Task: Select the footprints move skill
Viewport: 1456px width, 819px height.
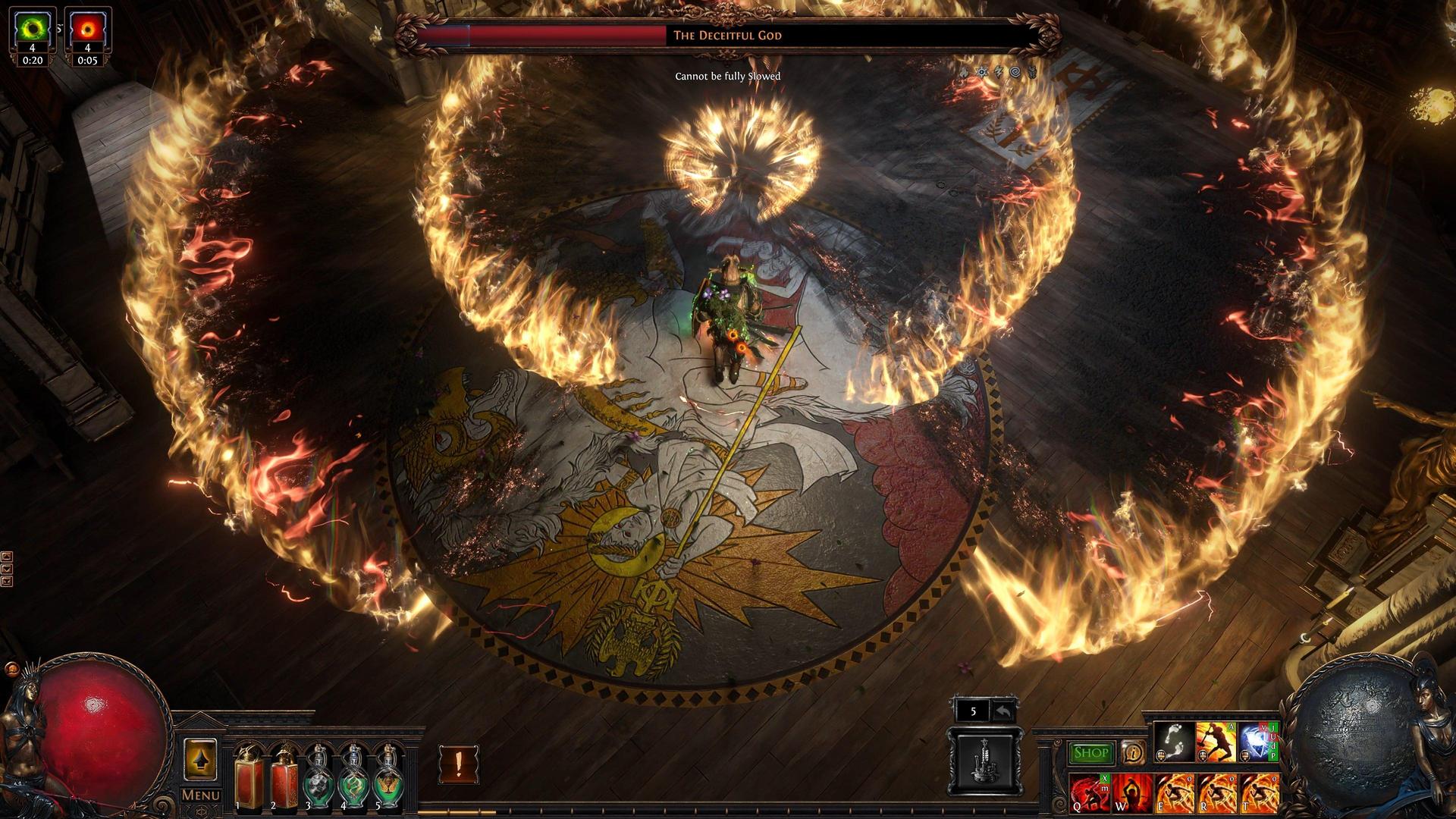Action: click(1173, 742)
